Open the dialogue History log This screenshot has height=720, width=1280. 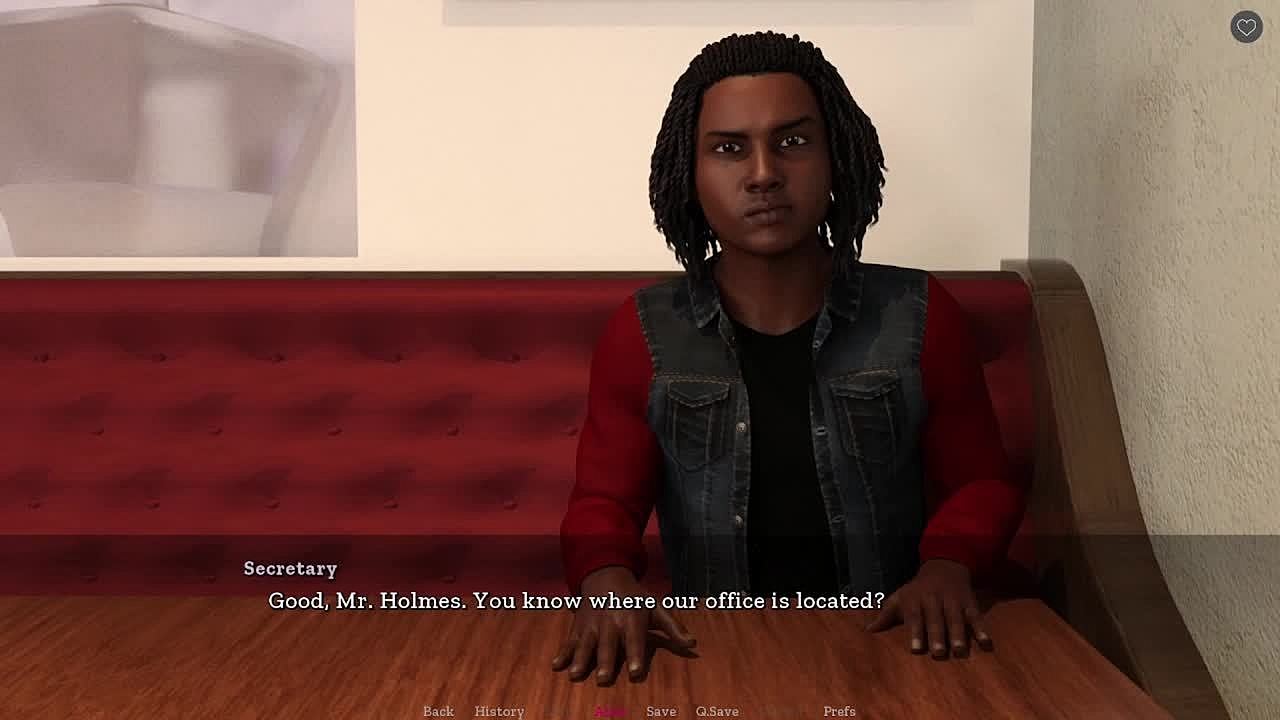coord(499,711)
